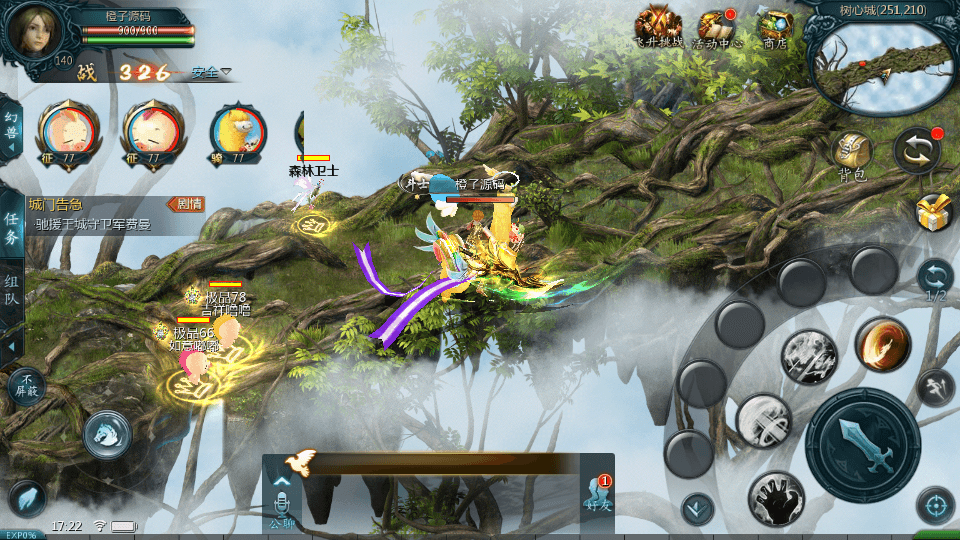Select nearest target with the crosshair button
Image resolution: width=960 pixels, height=540 pixels.
[935, 505]
